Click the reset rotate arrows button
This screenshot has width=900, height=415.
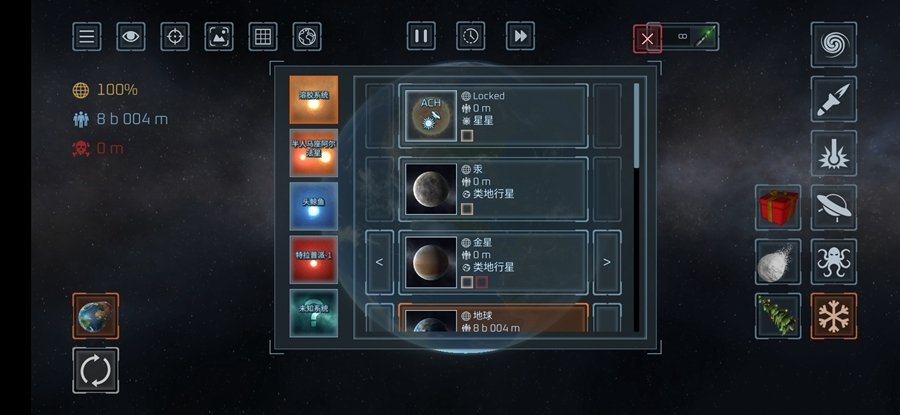pyautogui.click(x=95, y=370)
